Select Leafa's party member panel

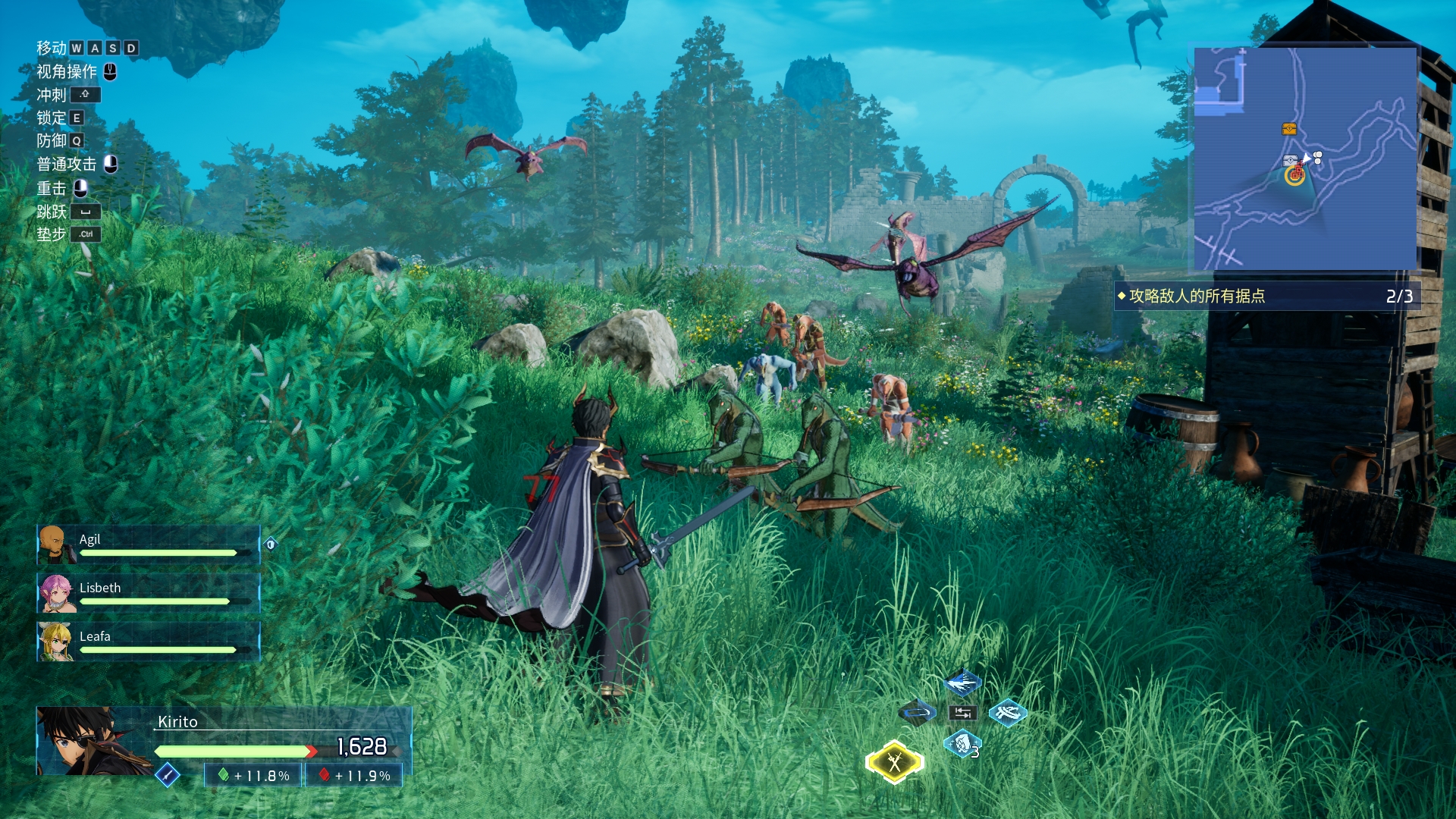[x=149, y=642]
